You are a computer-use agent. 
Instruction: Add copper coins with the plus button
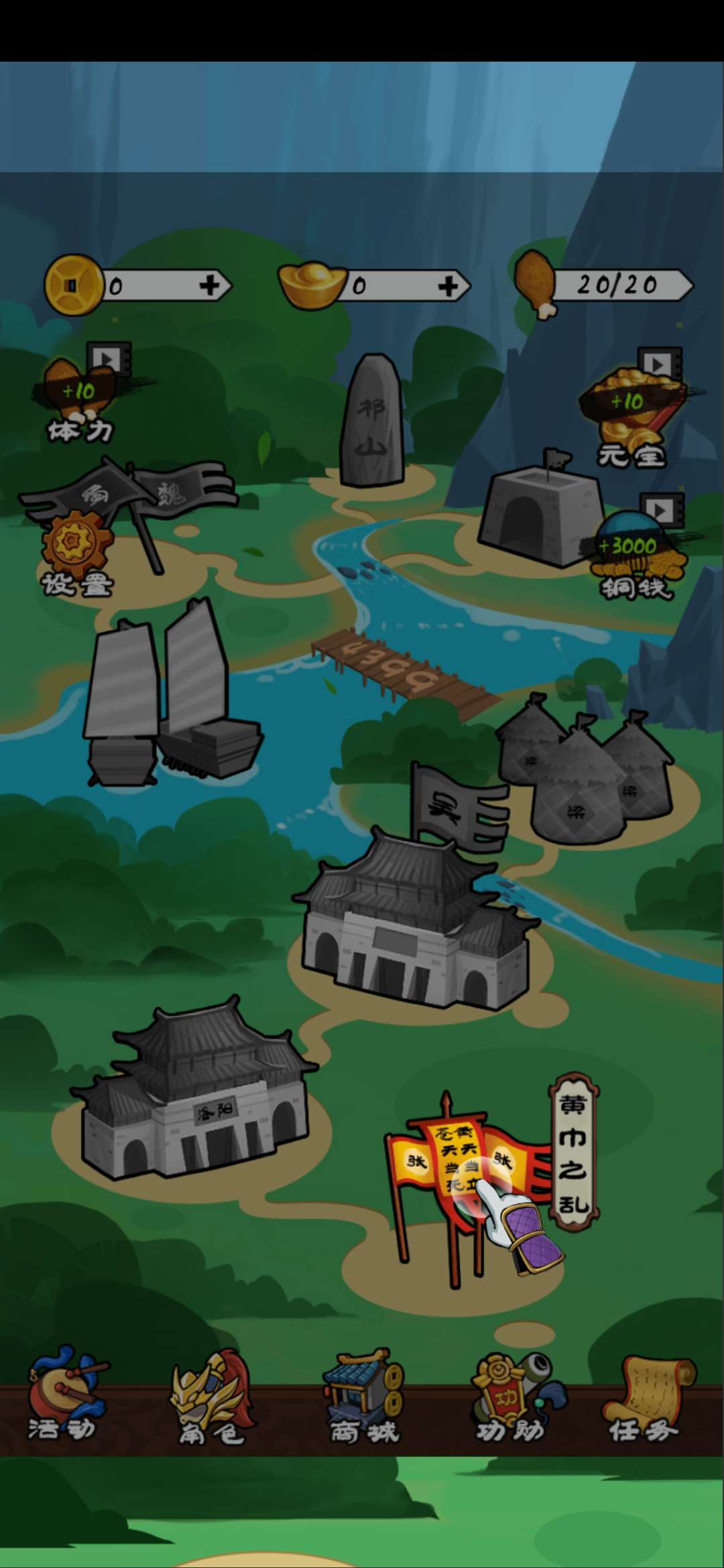click(x=210, y=286)
